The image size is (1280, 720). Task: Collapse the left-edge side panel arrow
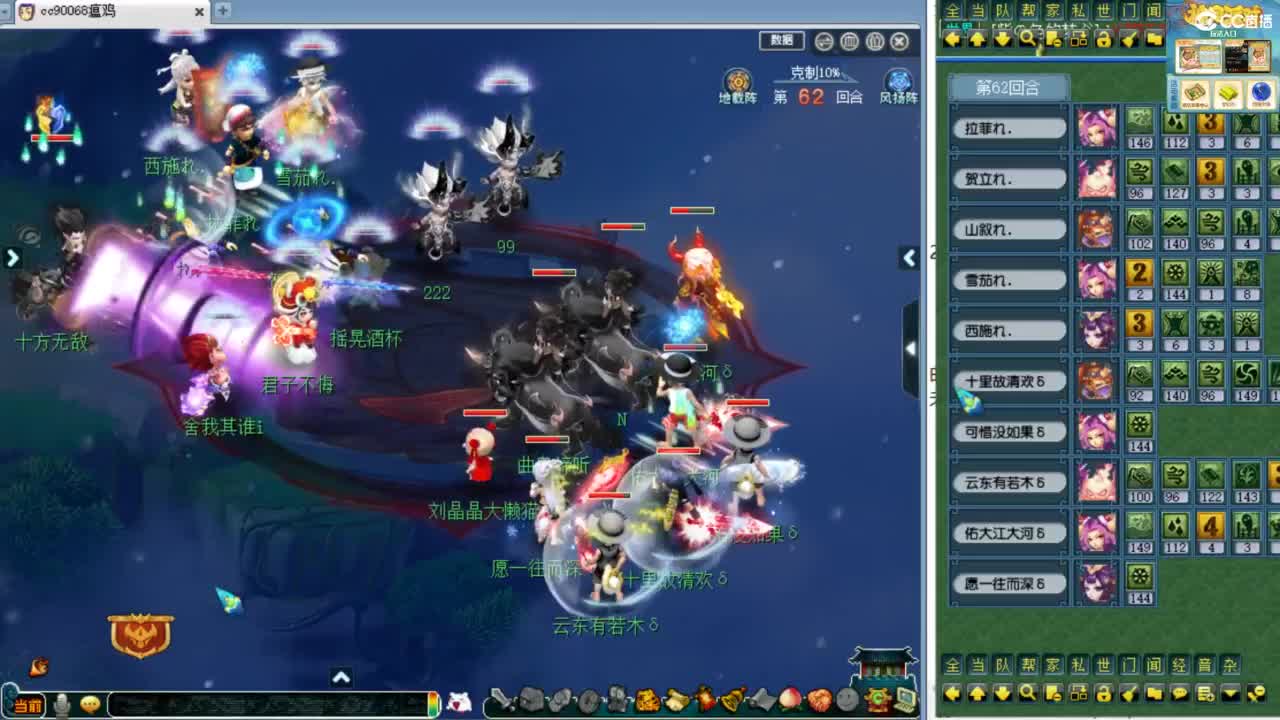(13, 258)
